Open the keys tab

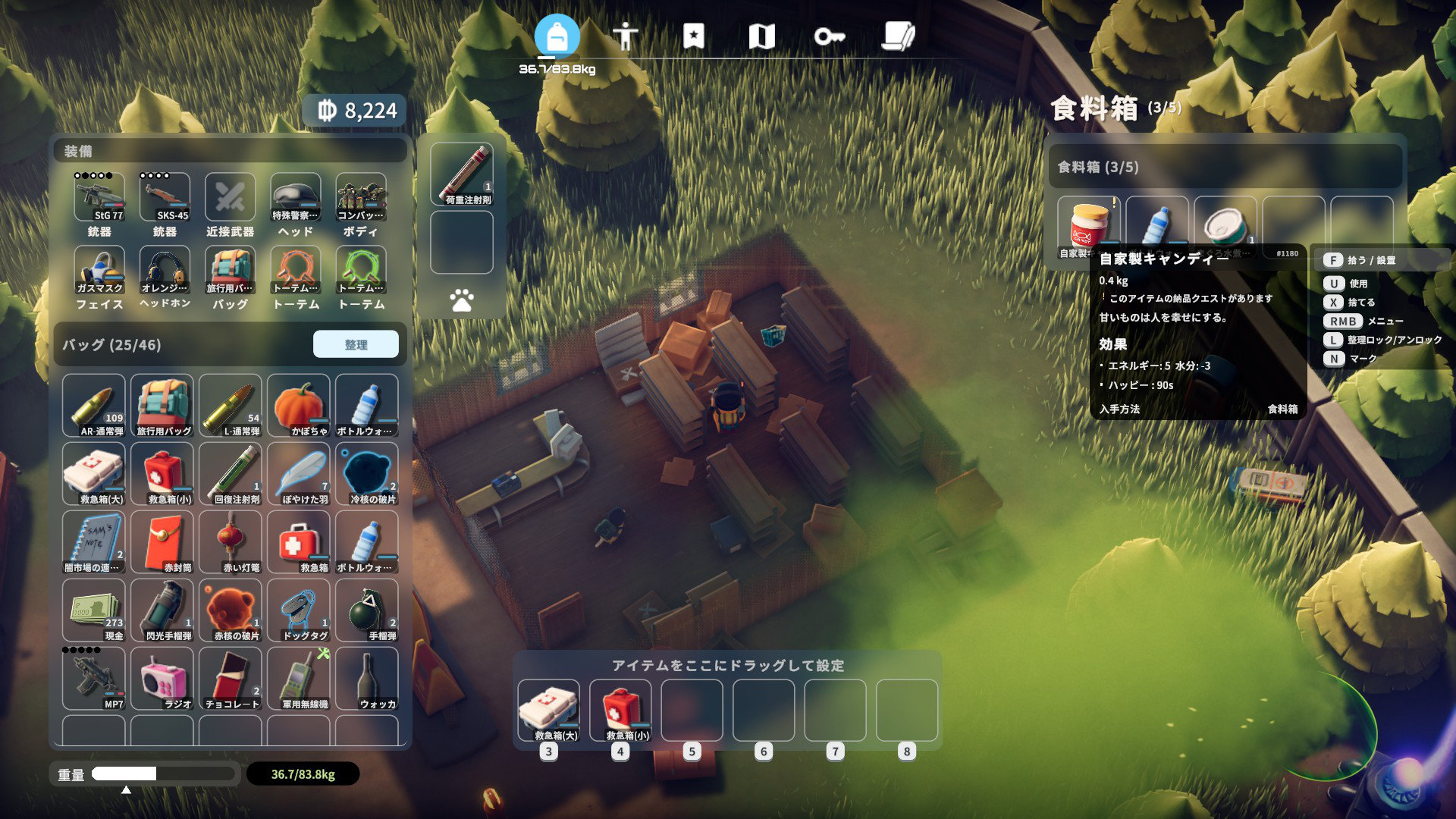coord(829,36)
